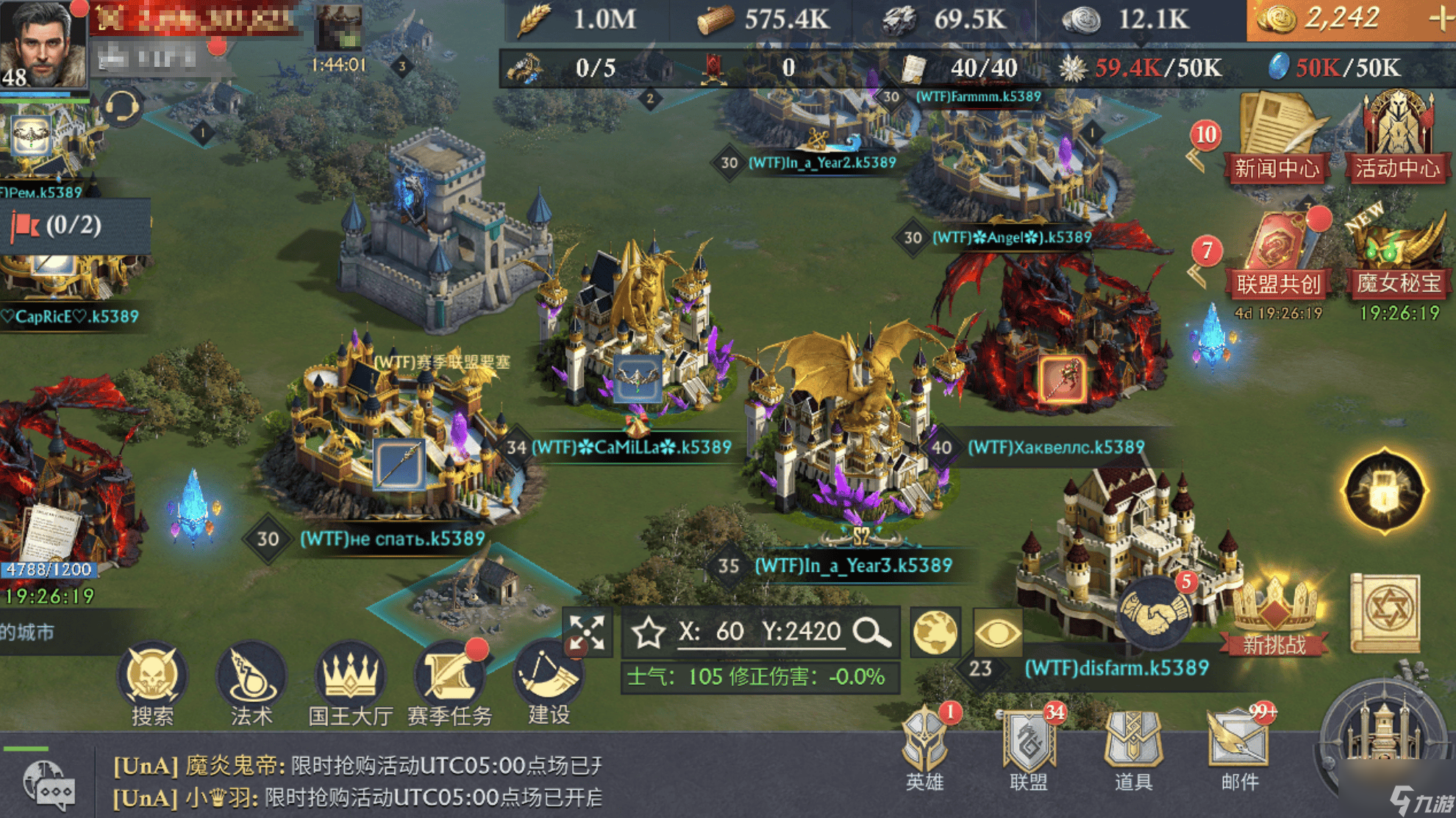The image size is (1456, 818).
Task: Toggle the eye view button
Action: [x=998, y=632]
